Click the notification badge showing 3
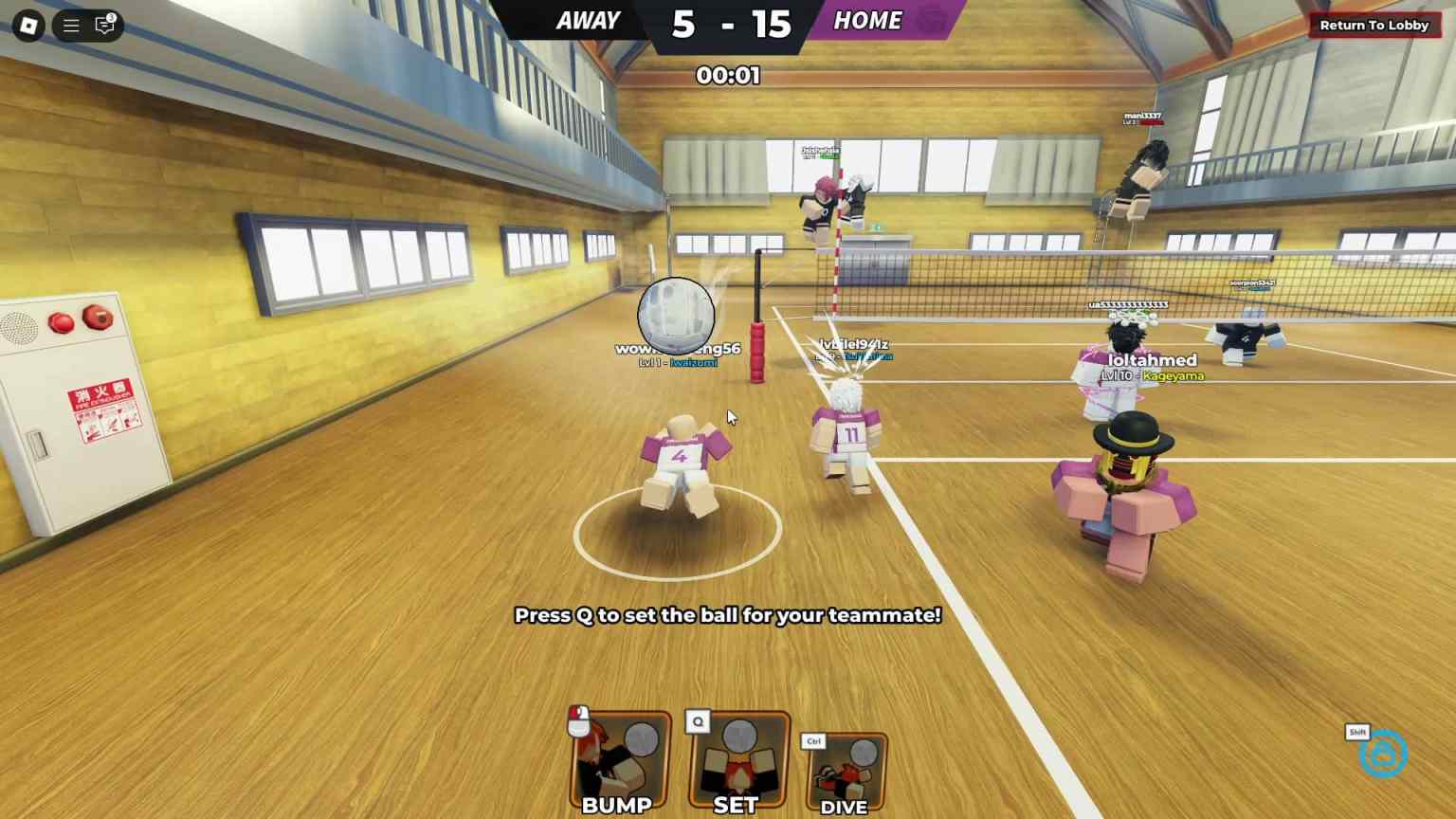The width and height of the screenshot is (1456, 819). [113, 17]
